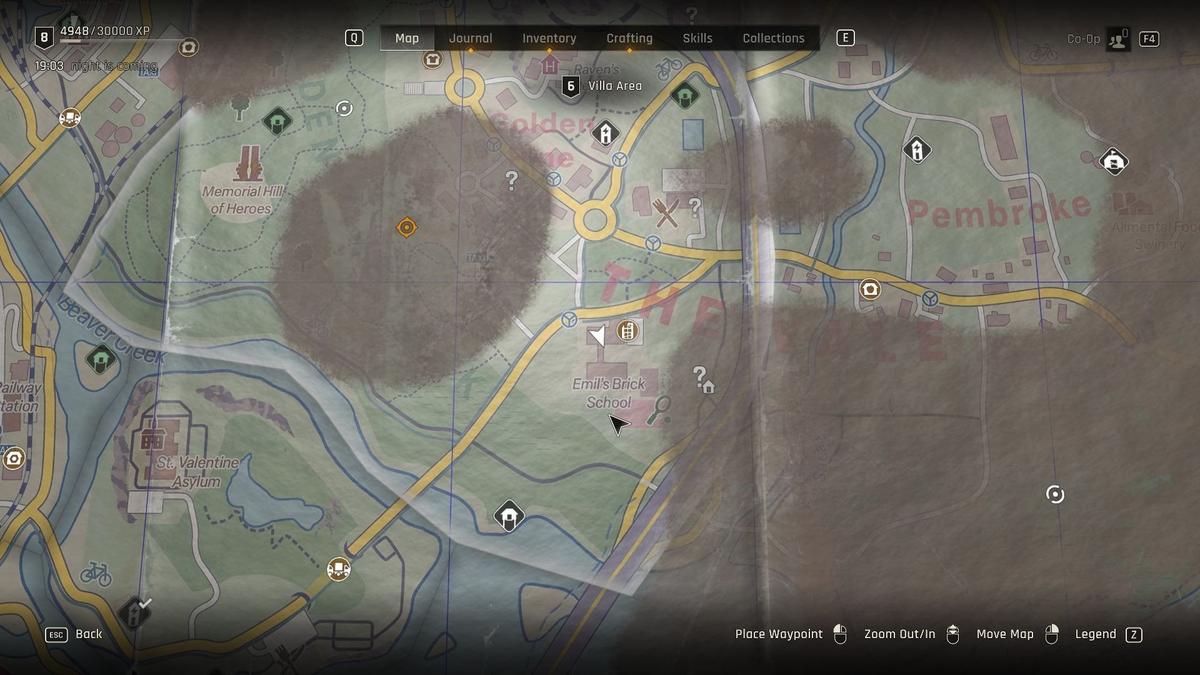The width and height of the screenshot is (1200, 675).
Task: Go to the Crafting tab
Action: click(629, 39)
